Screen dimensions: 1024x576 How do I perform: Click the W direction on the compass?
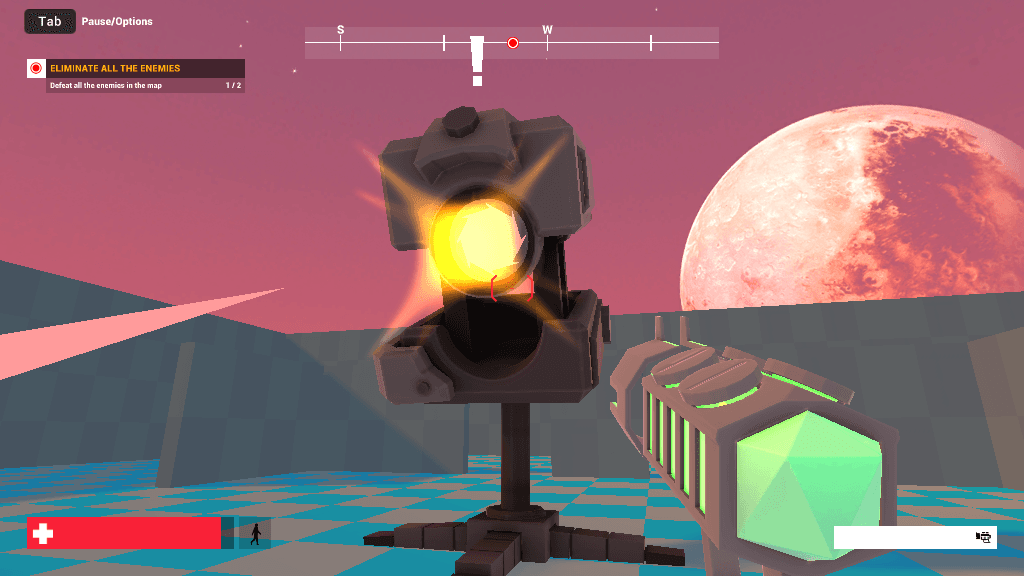(547, 30)
